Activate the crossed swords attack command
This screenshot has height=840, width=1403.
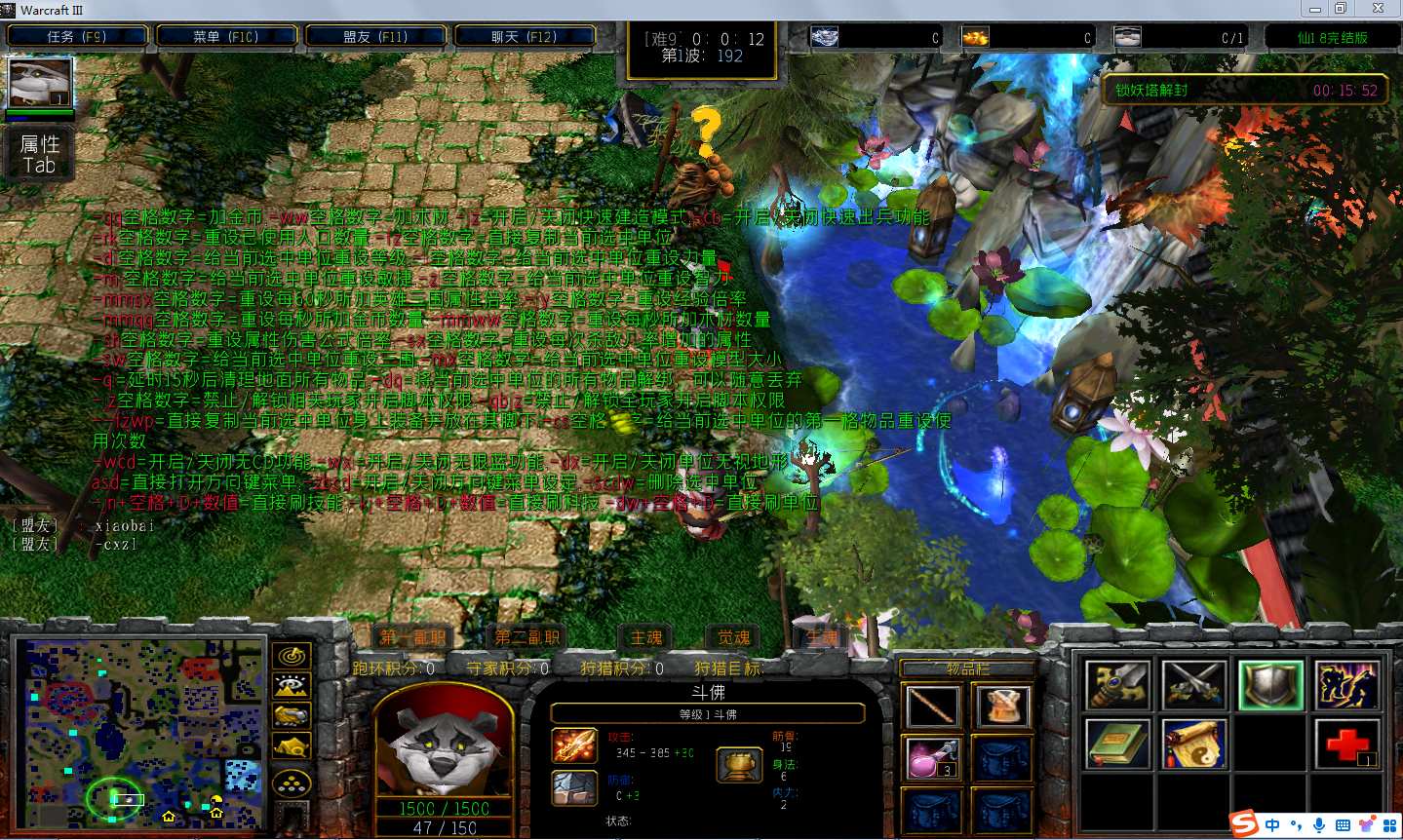(1193, 685)
